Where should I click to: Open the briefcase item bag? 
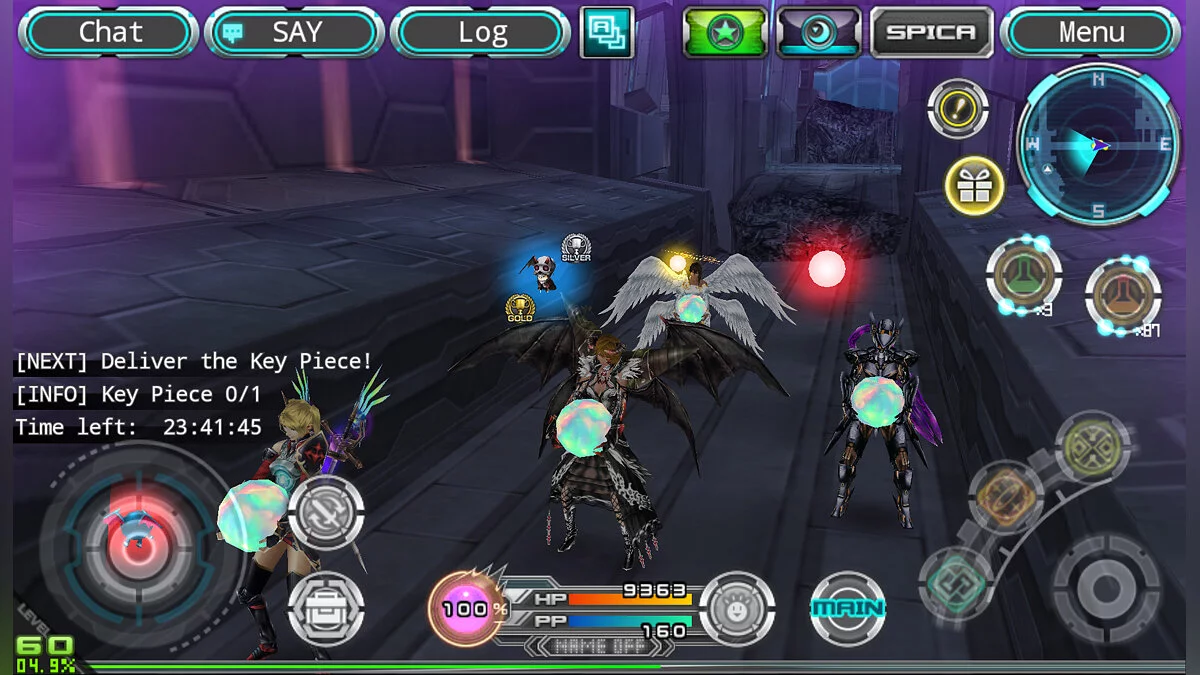click(x=326, y=607)
